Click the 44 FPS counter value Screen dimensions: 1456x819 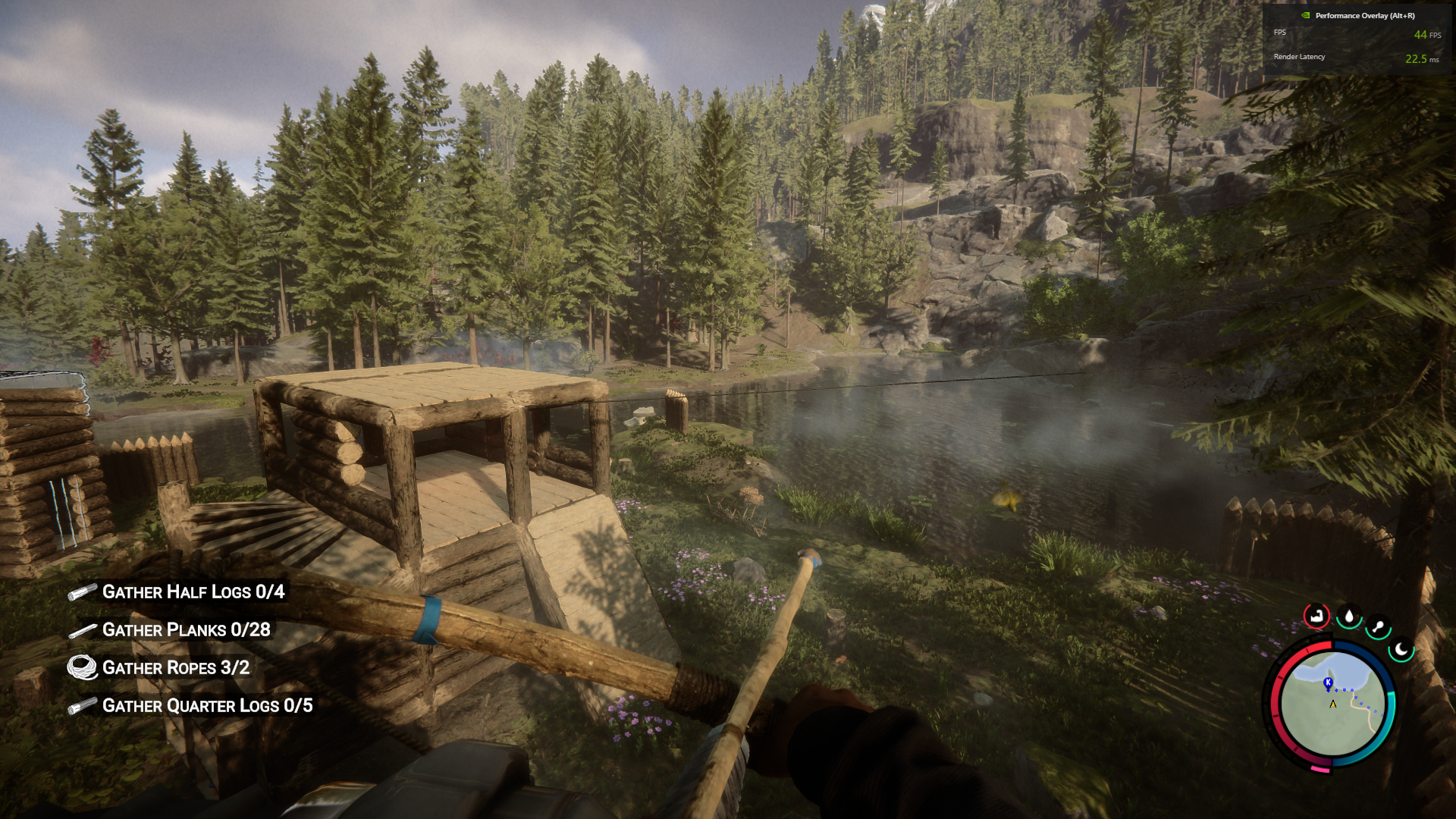tap(1420, 34)
